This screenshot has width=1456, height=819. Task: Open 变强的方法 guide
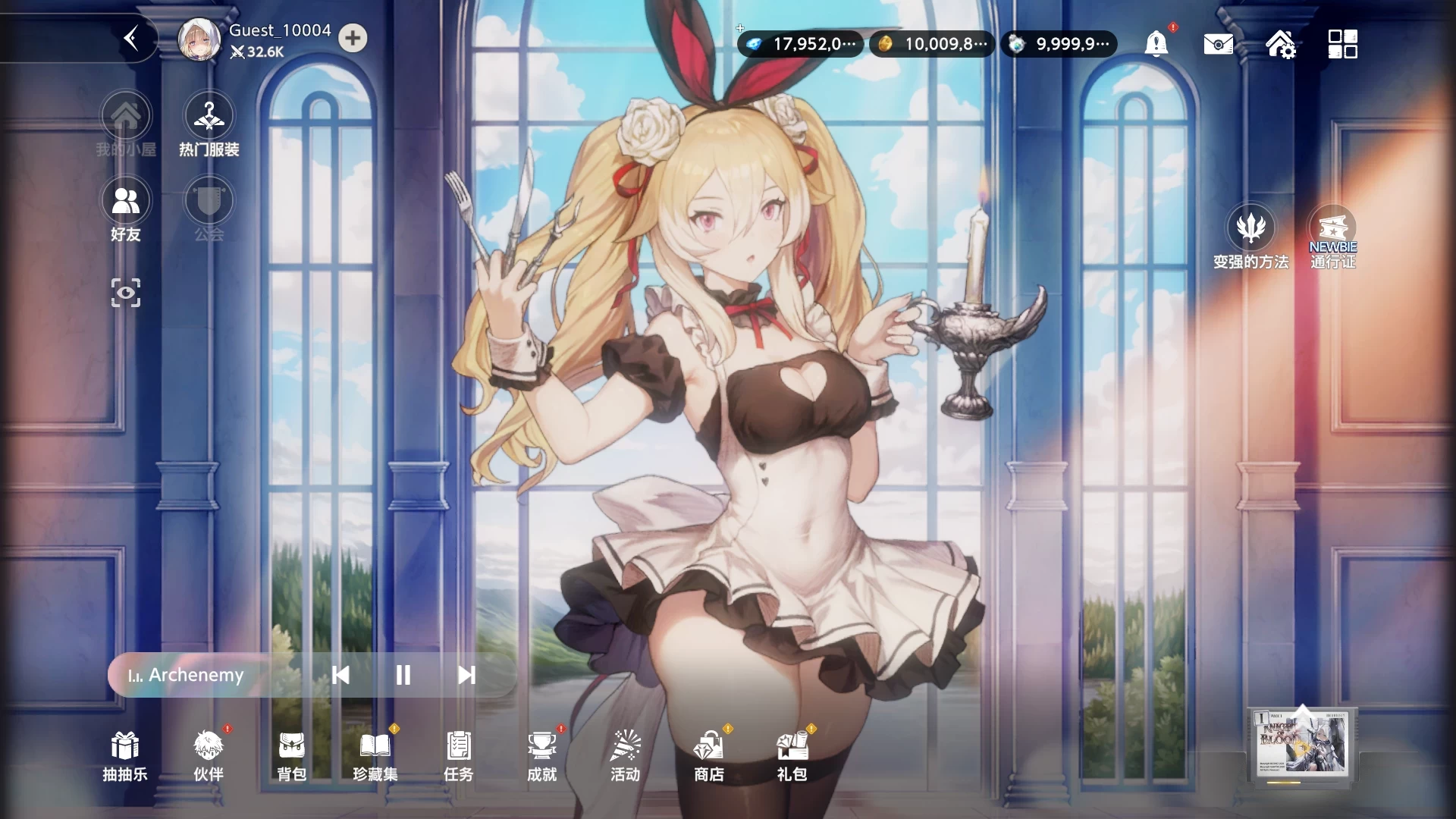point(1251,237)
